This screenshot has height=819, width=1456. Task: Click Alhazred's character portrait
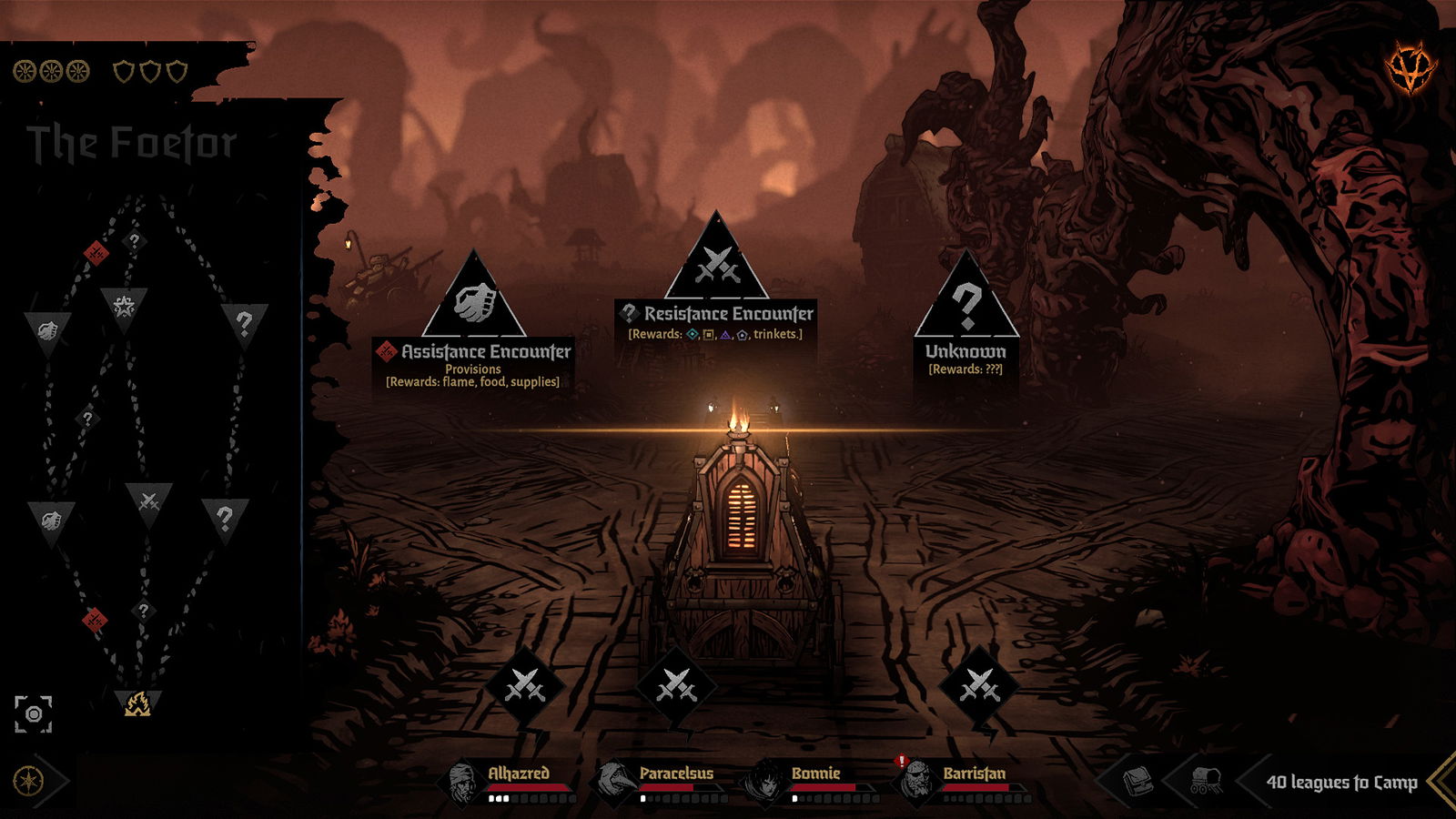460,780
